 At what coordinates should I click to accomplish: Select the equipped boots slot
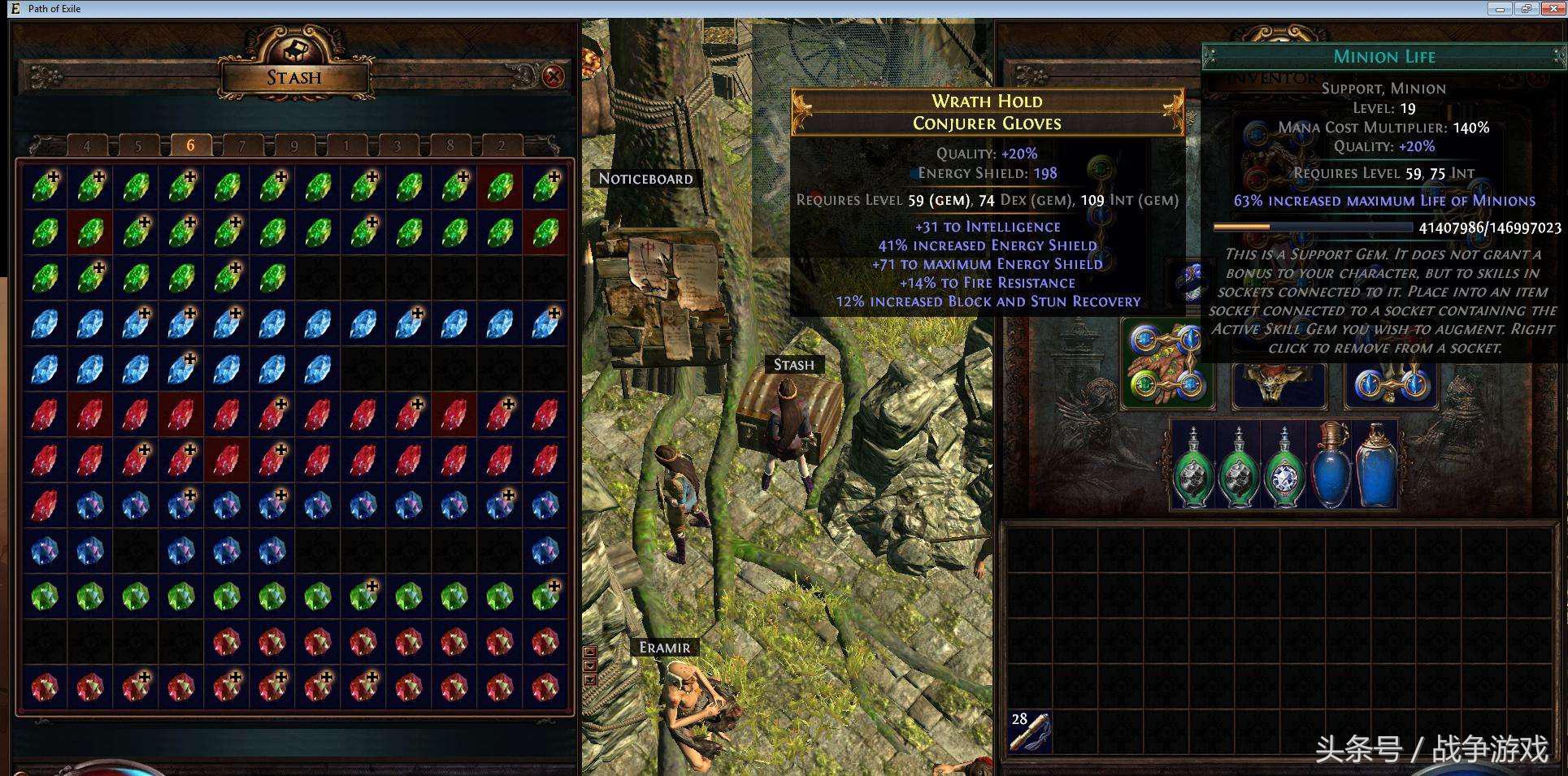pos(1391,382)
